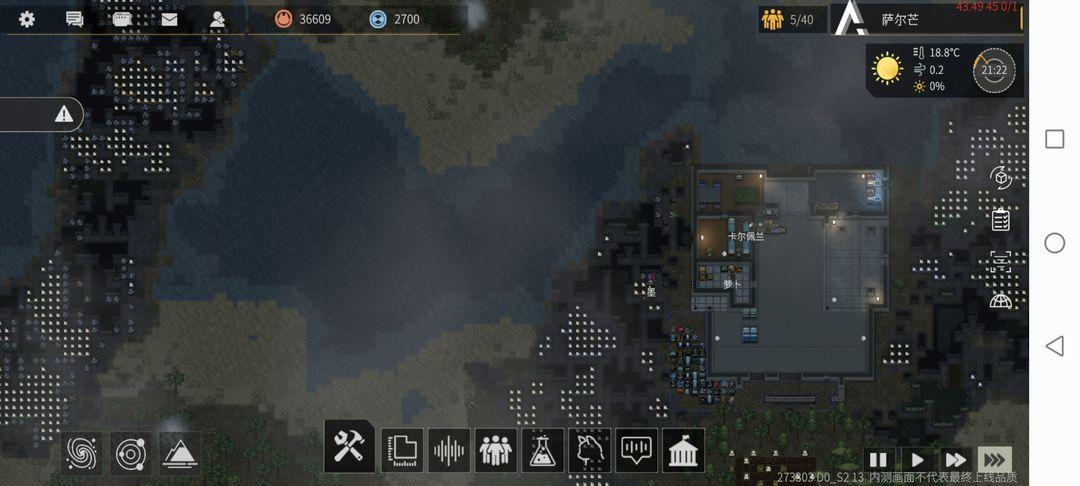Open the hammer and wrench build menu
1080x486 pixels.
point(349,447)
